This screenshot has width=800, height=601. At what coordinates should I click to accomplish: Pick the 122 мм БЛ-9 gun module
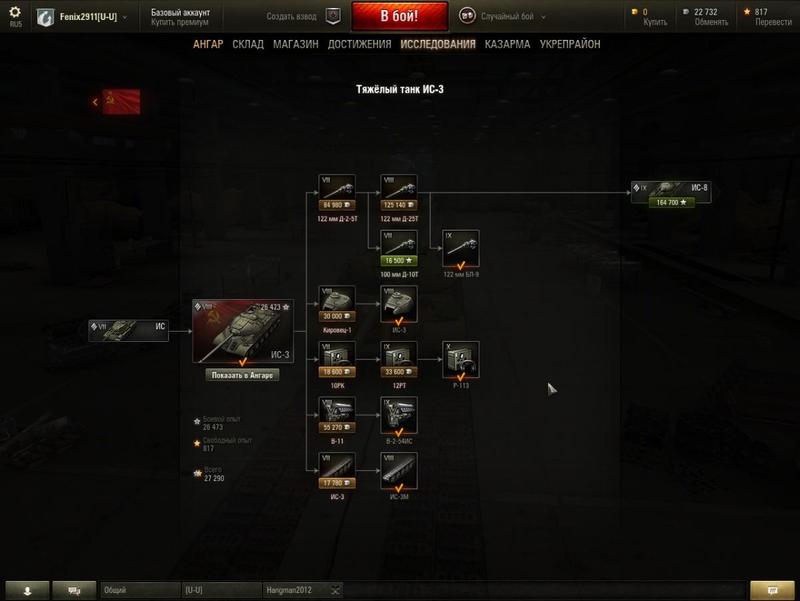[x=460, y=249]
